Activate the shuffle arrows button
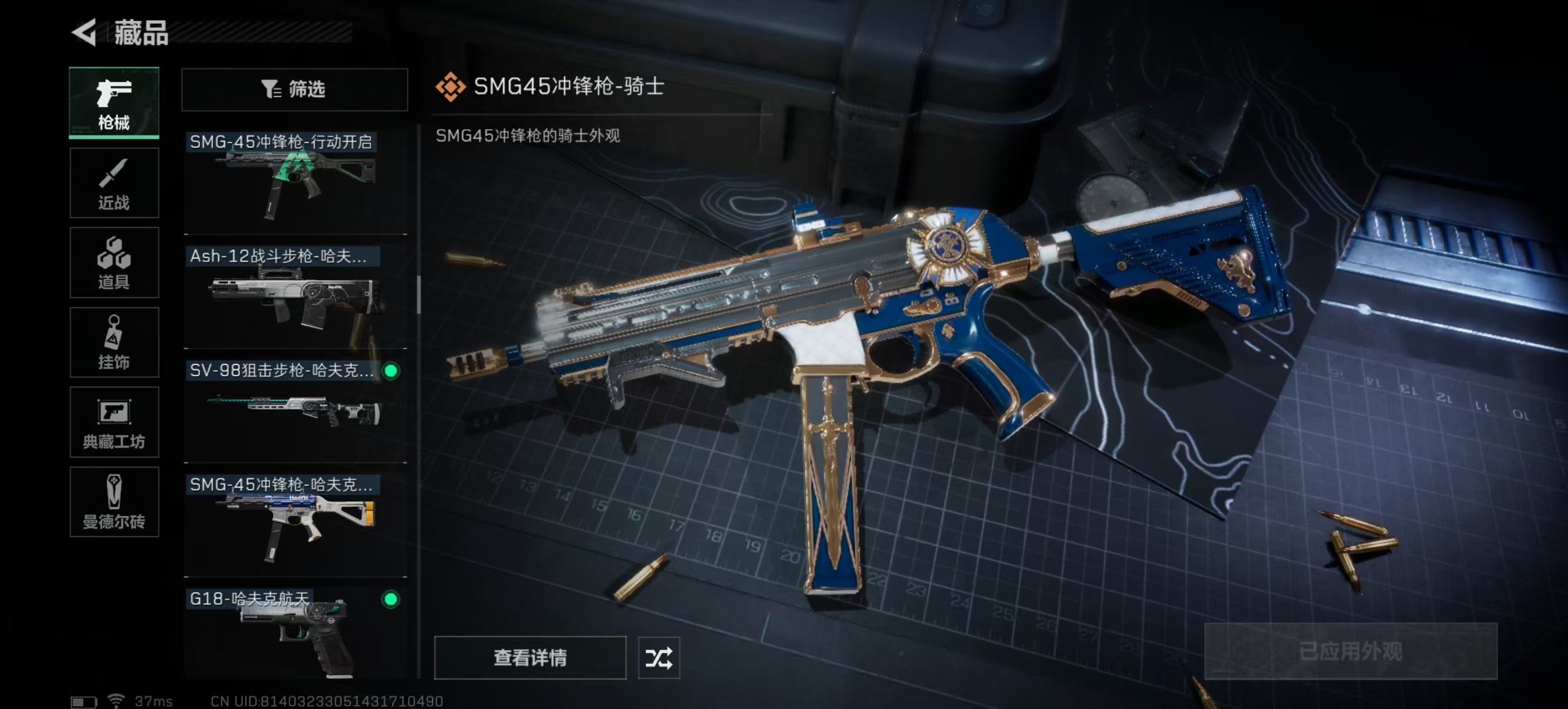The image size is (1568, 709). (659, 657)
